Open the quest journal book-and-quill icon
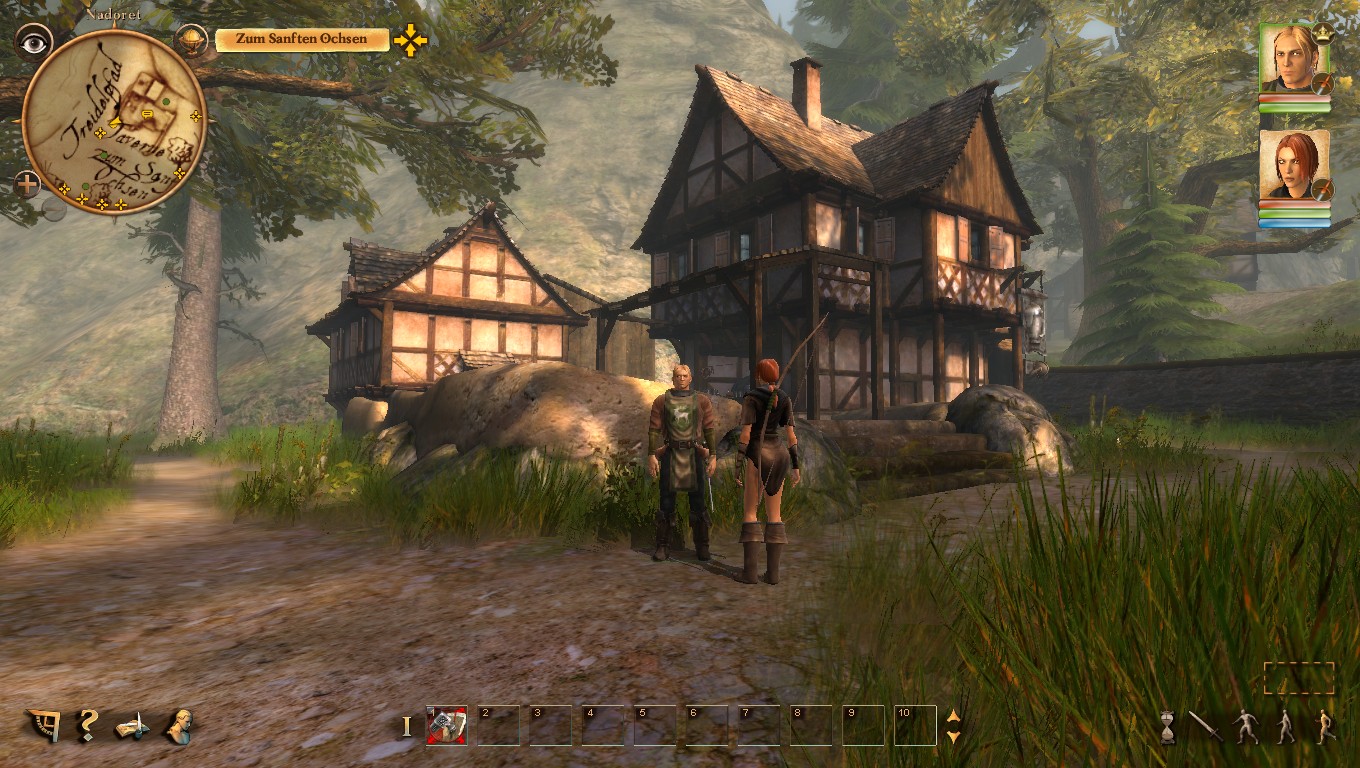 [x=132, y=726]
